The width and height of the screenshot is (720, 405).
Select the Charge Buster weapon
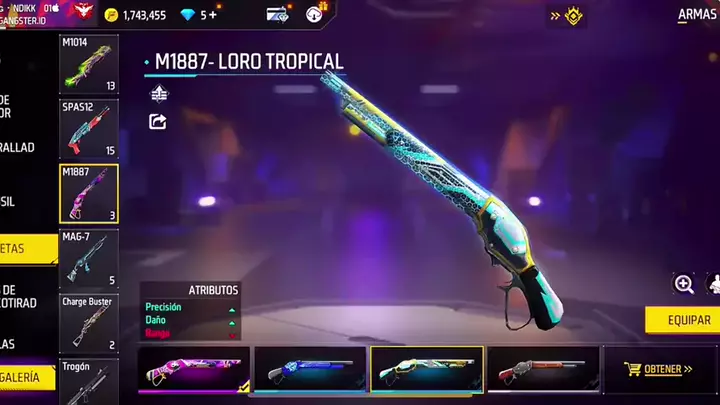coord(88,322)
